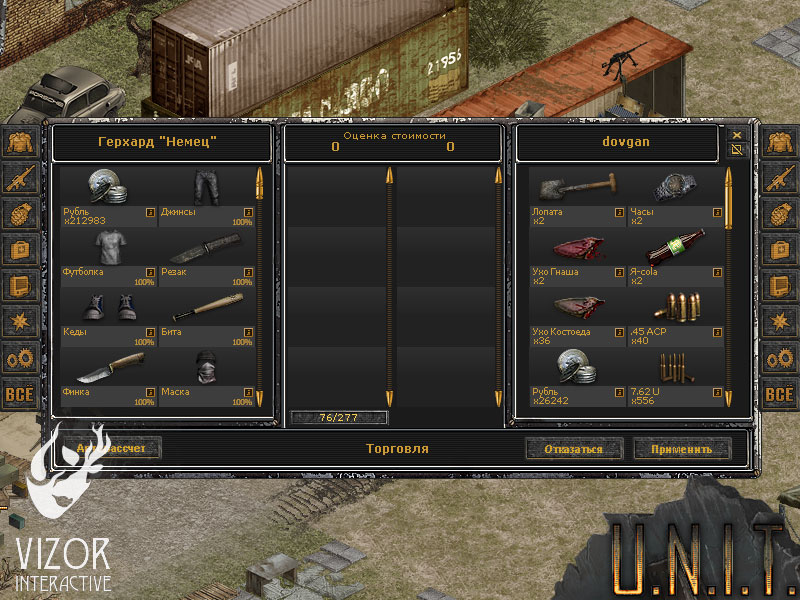Choose the Я-cola bottle stack
The height and width of the screenshot is (600, 800).
(675, 248)
